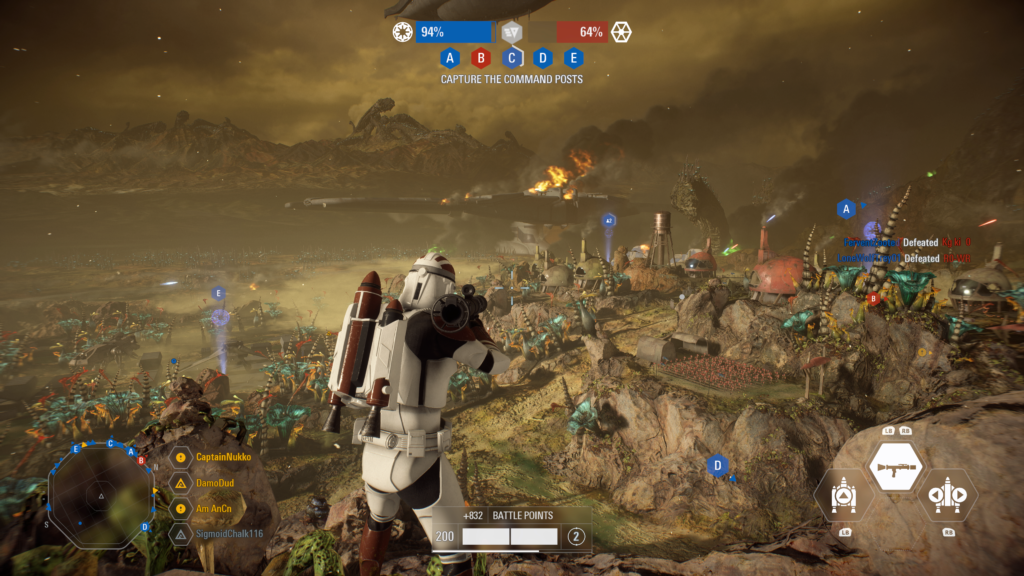Screen dimensions: 1024x576
Task: Select squad member DamoDud
Action: 211,483
